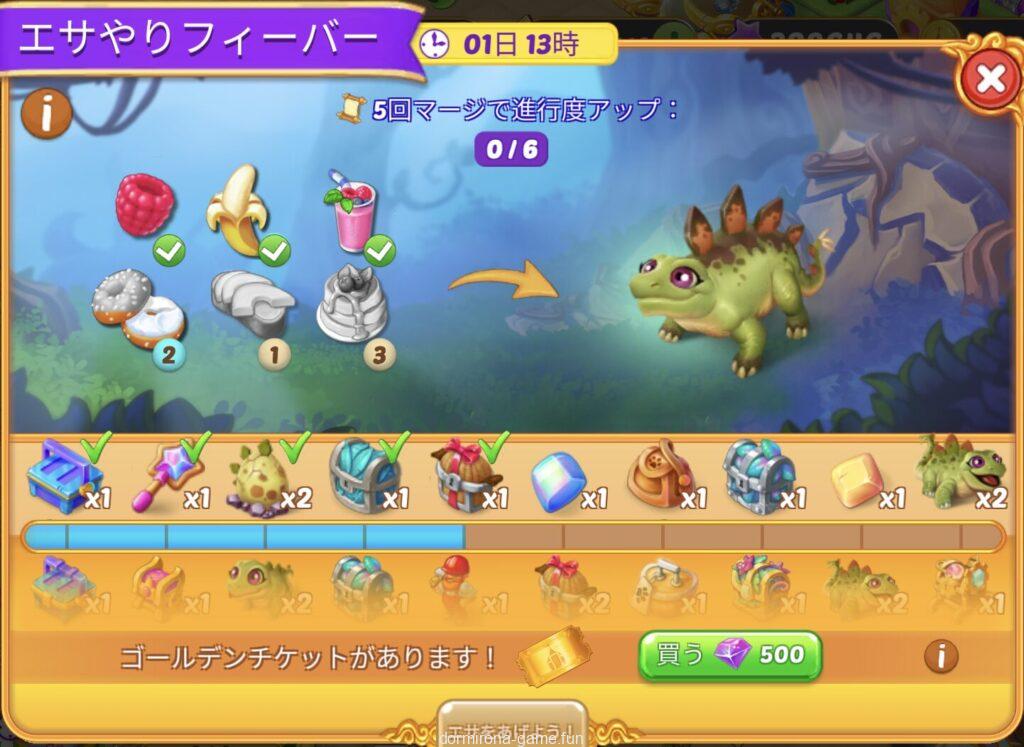Inspect the final stegosaurus reward x2
Image resolution: width=1024 pixels, height=747 pixels.
point(956,472)
